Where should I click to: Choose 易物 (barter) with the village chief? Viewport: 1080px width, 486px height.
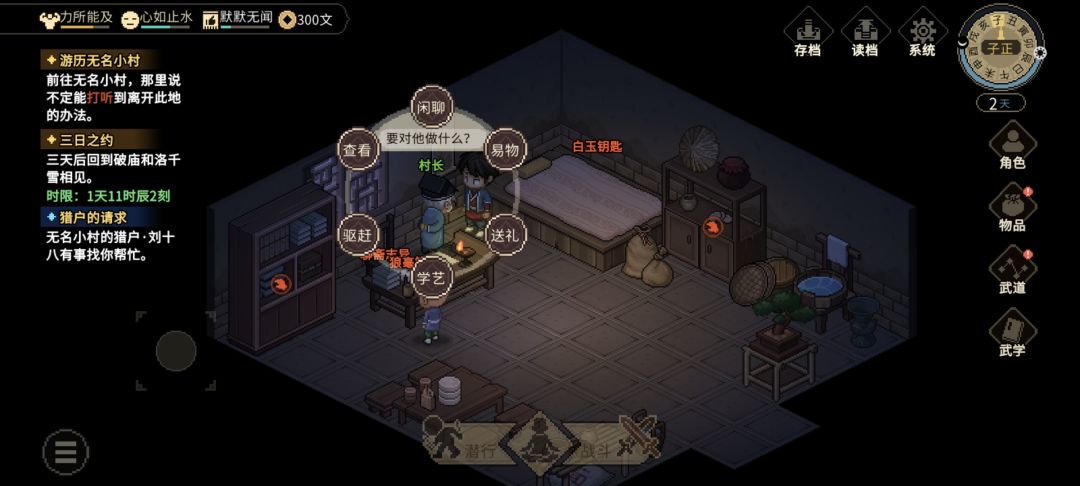point(504,151)
